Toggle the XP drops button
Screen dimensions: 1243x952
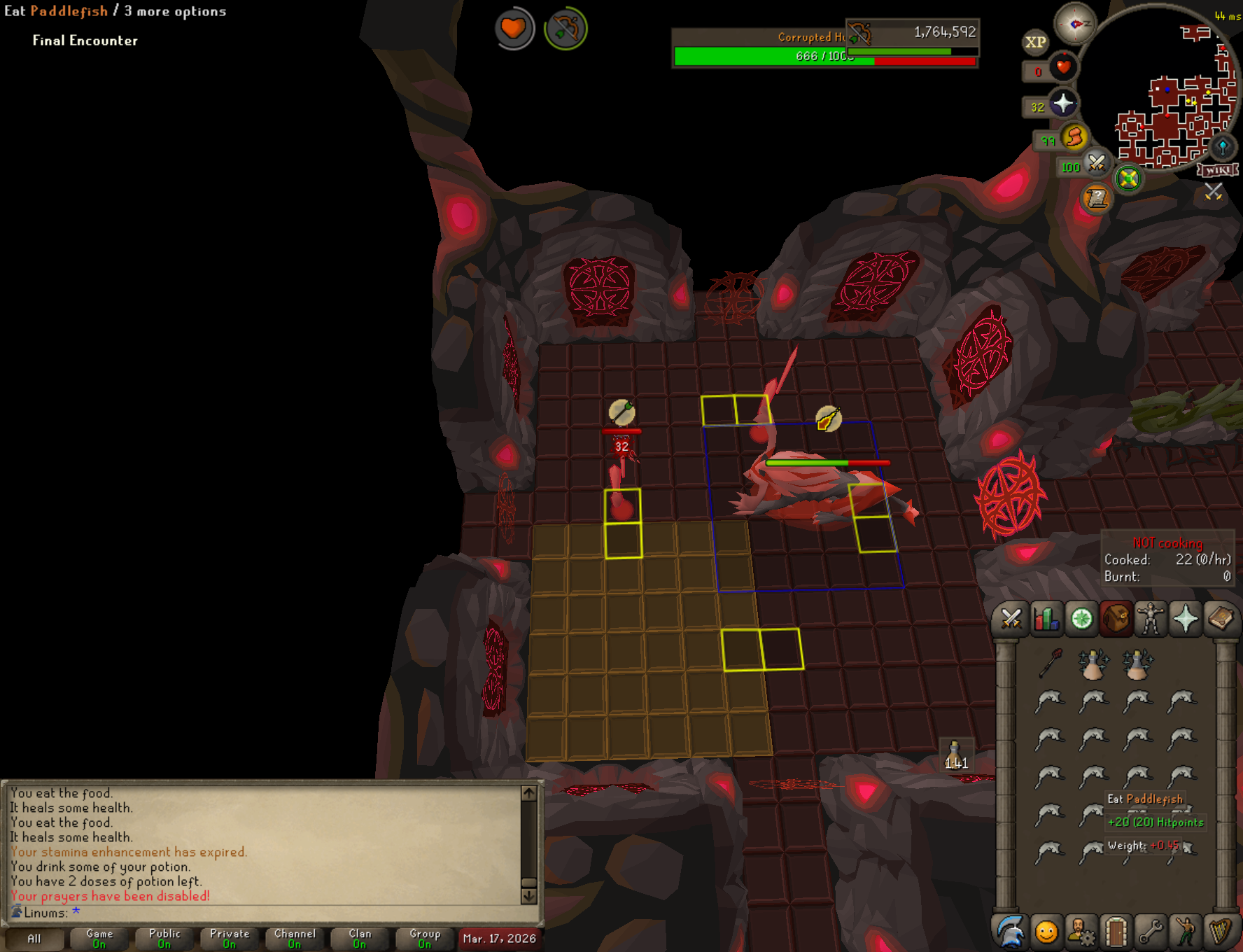(x=1035, y=42)
